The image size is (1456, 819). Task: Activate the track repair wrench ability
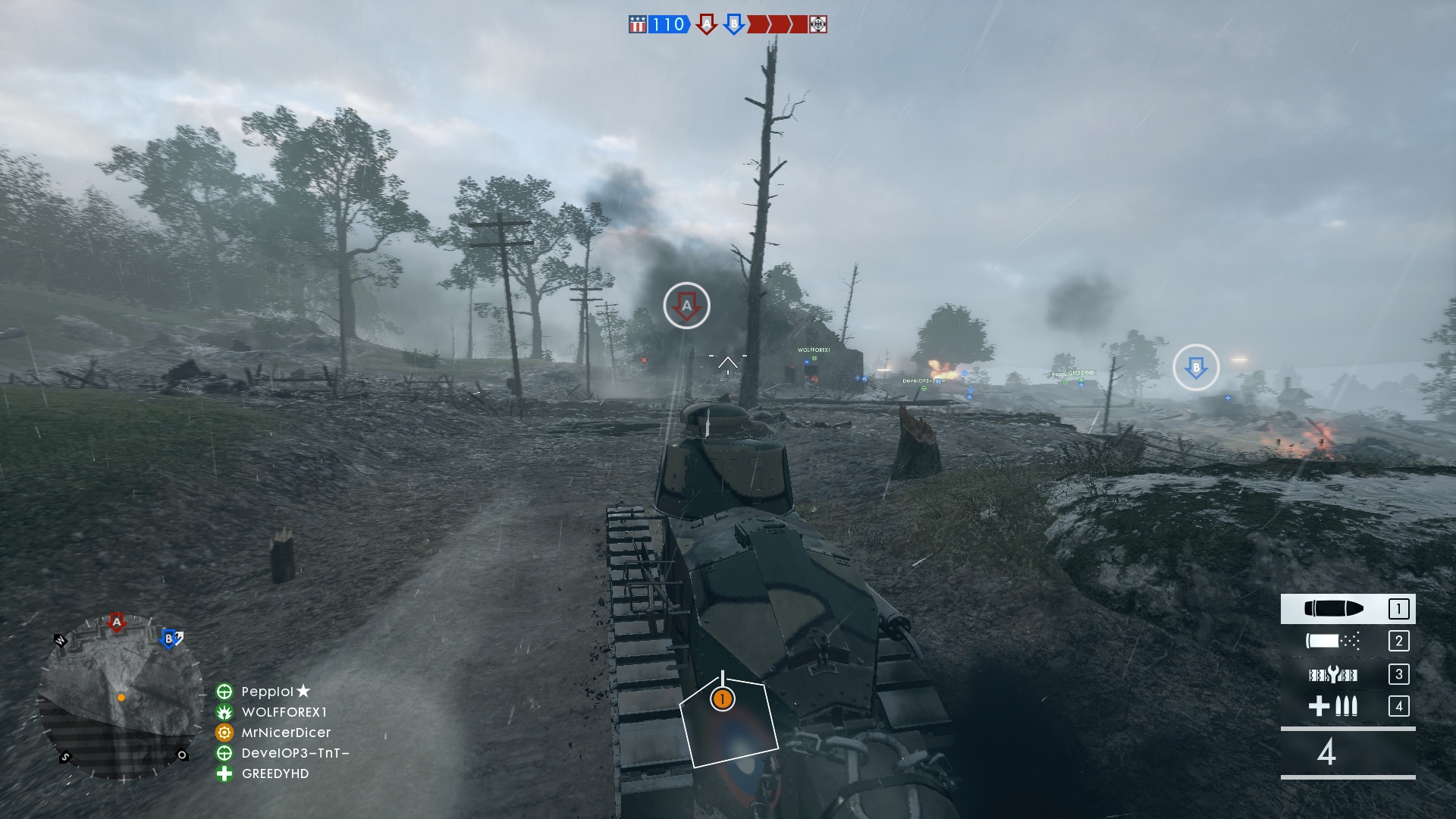[1347, 674]
